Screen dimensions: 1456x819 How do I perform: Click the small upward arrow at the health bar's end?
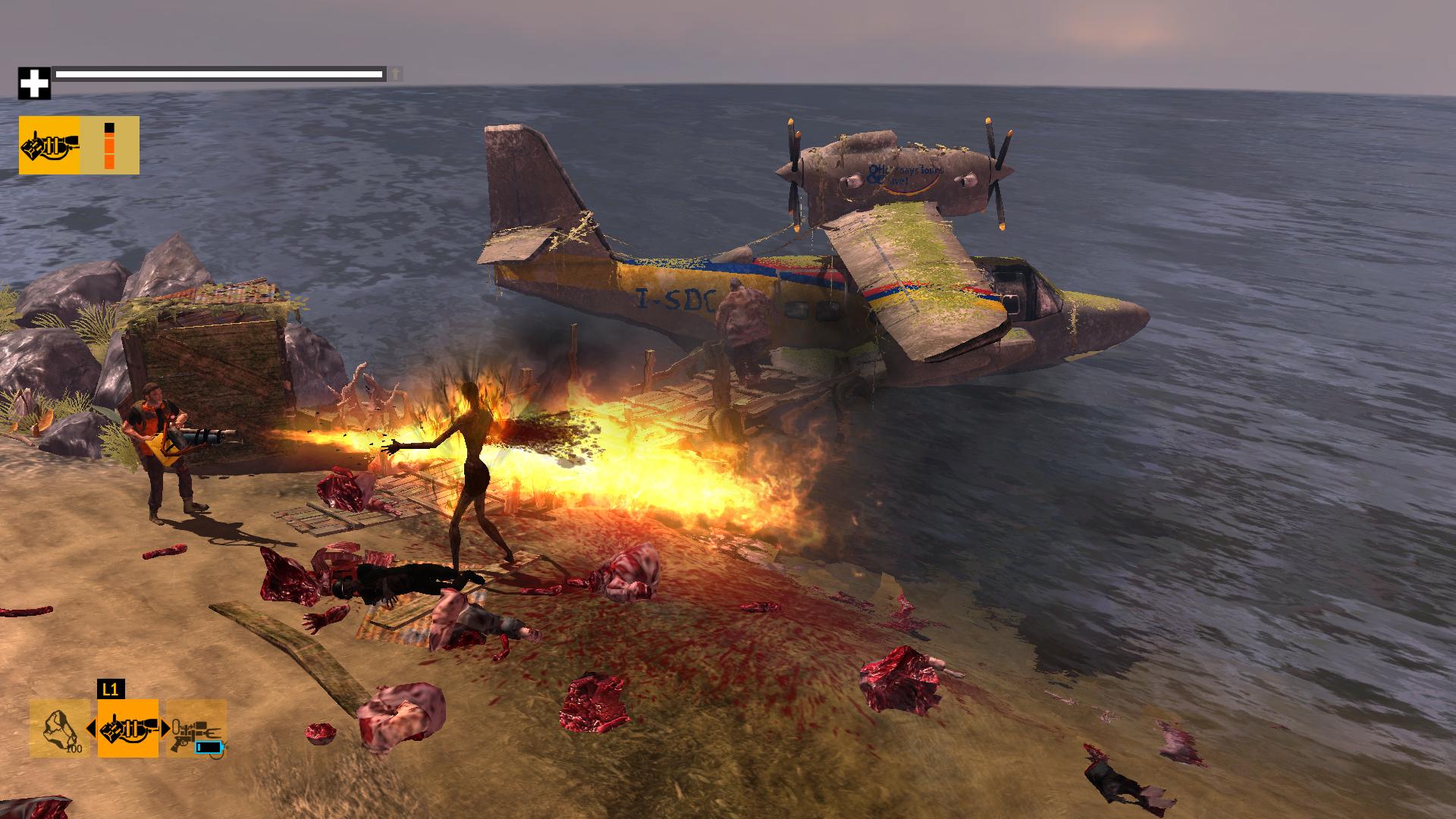[x=396, y=76]
